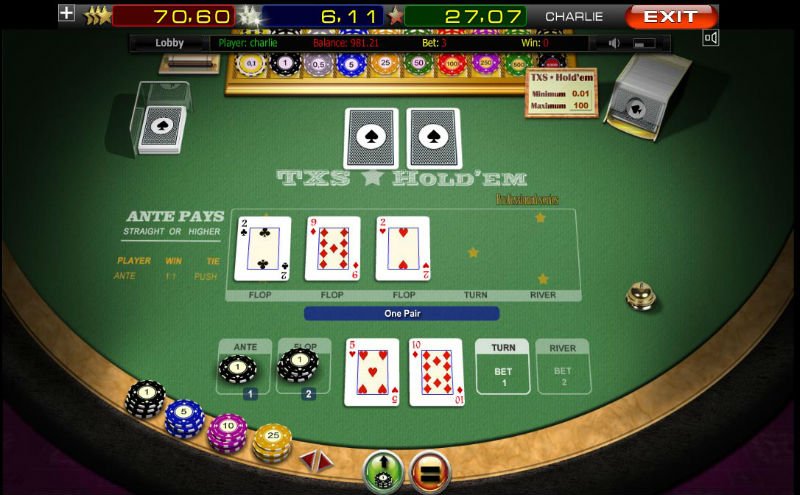This screenshot has width=800, height=495.
Task: Adjust the volume slider
Action: [644, 43]
